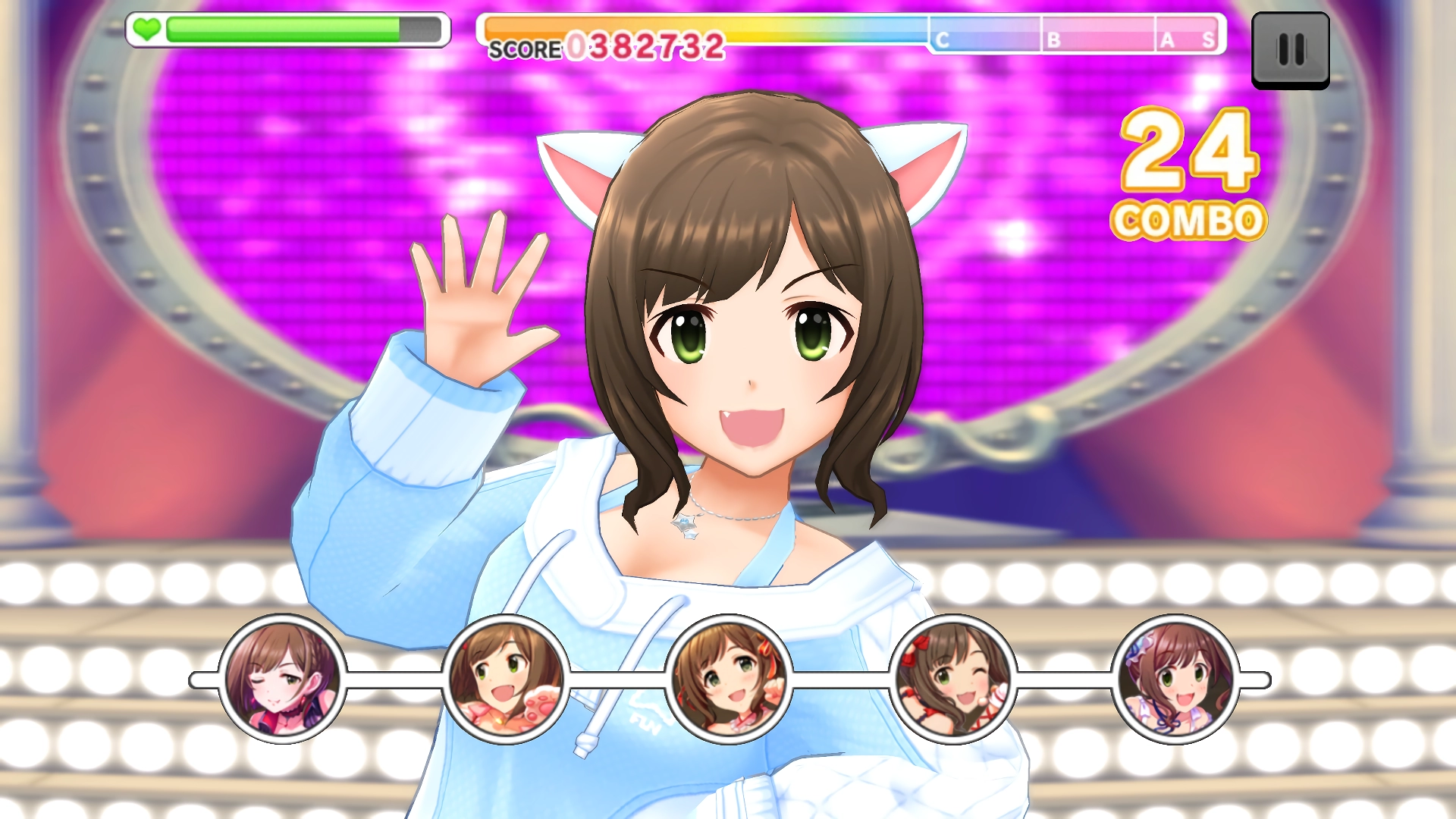Viewport: 1456px width, 819px height.
Task: Pause the live with the pause button
Action: coord(1290,50)
